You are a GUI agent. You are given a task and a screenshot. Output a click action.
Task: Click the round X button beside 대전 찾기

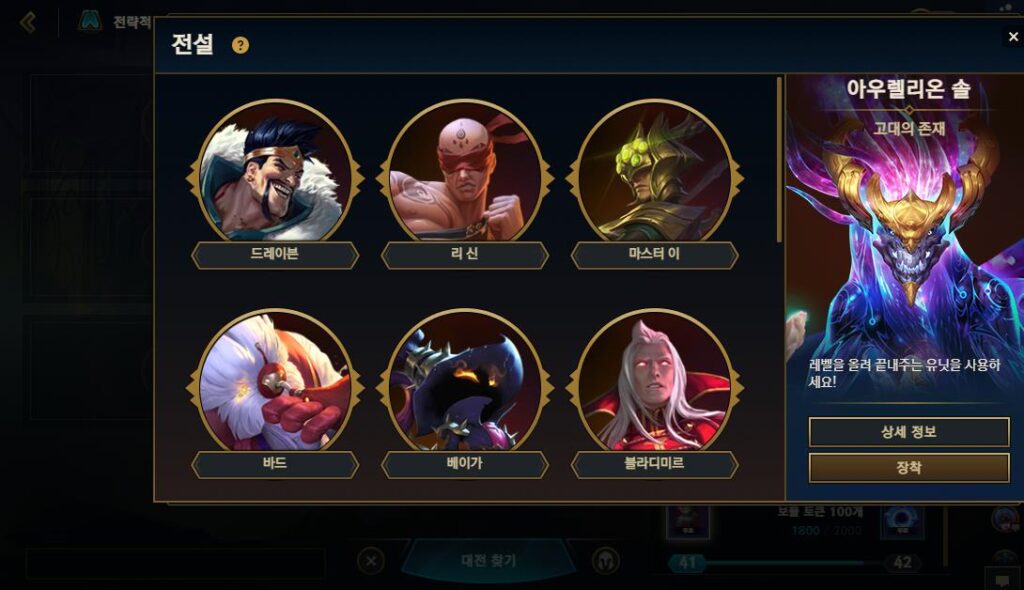(371, 561)
